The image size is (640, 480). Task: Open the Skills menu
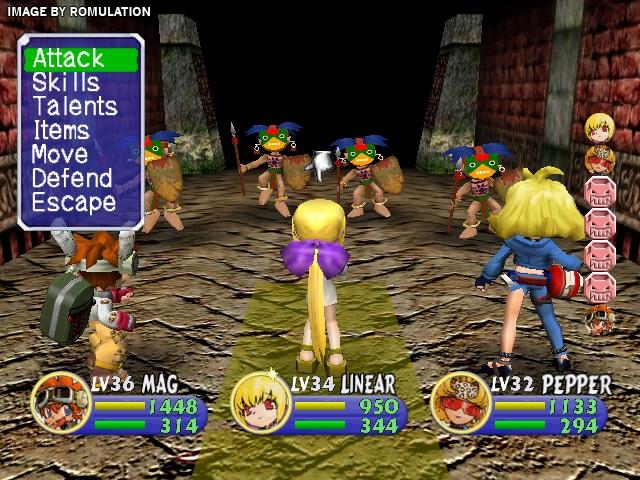[x=66, y=82]
